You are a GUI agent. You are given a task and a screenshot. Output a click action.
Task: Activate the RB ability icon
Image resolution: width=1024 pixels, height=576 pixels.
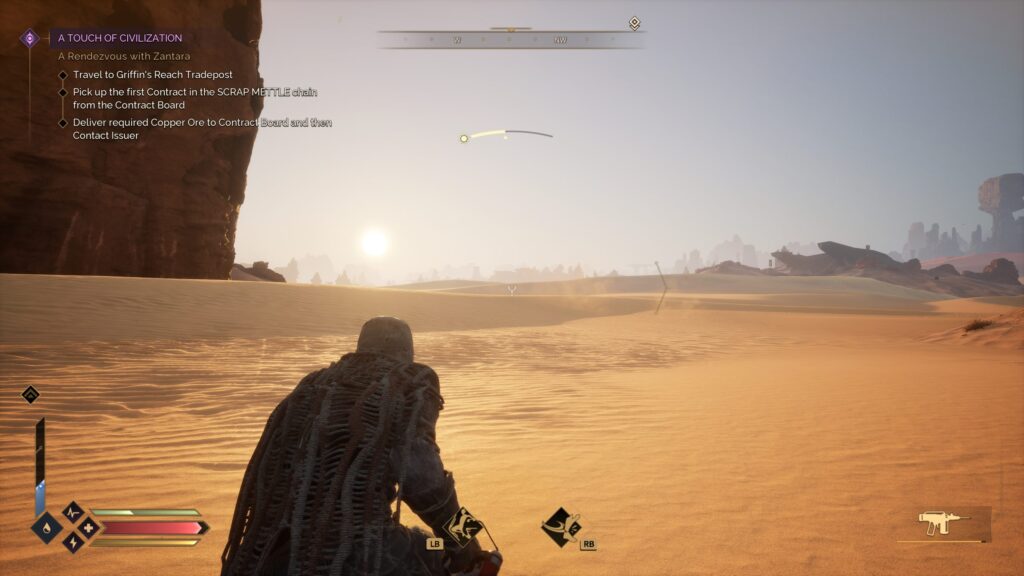pyautogui.click(x=560, y=524)
